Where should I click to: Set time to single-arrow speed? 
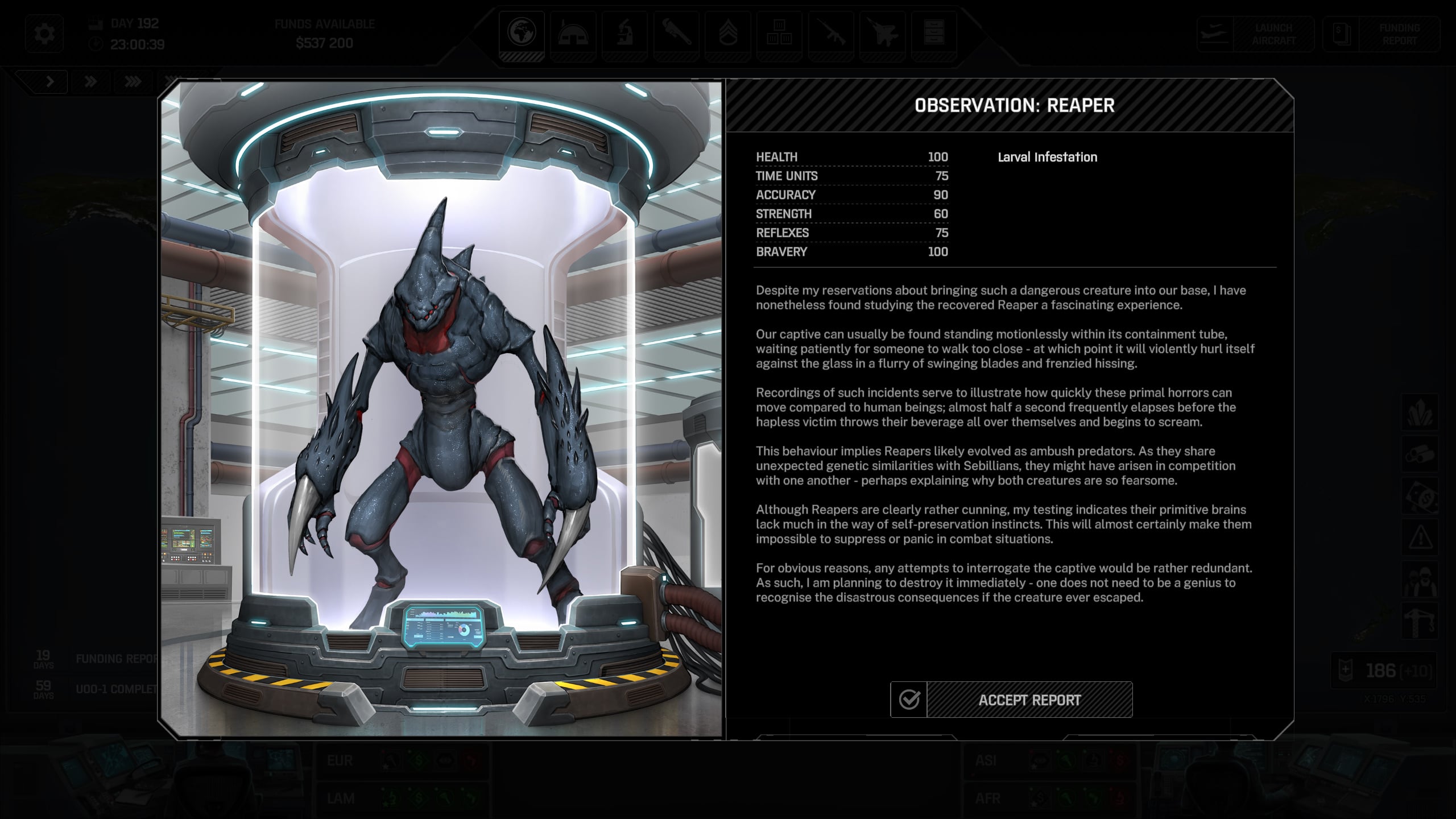(x=50, y=82)
